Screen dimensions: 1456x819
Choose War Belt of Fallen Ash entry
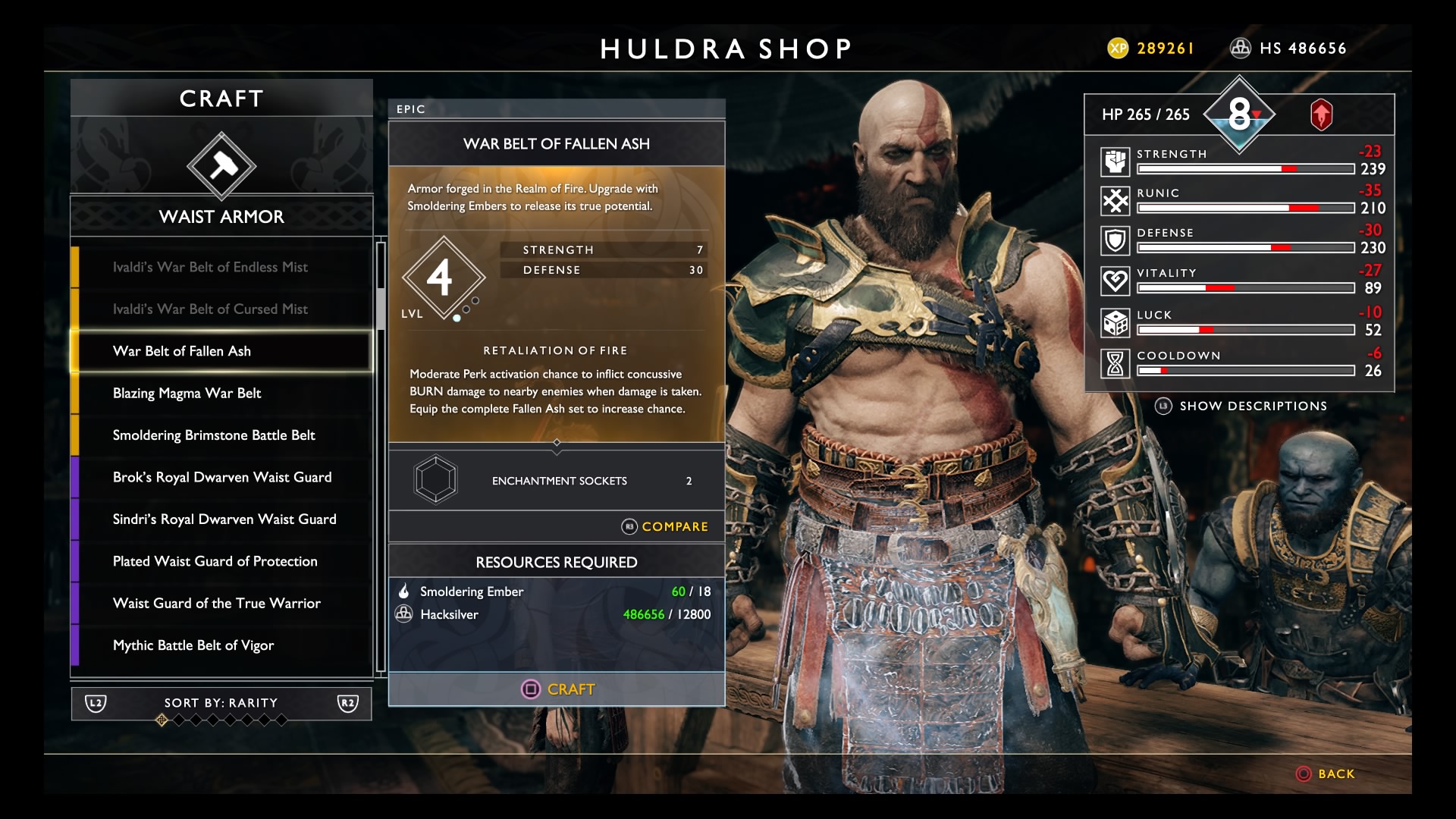point(182,351)
